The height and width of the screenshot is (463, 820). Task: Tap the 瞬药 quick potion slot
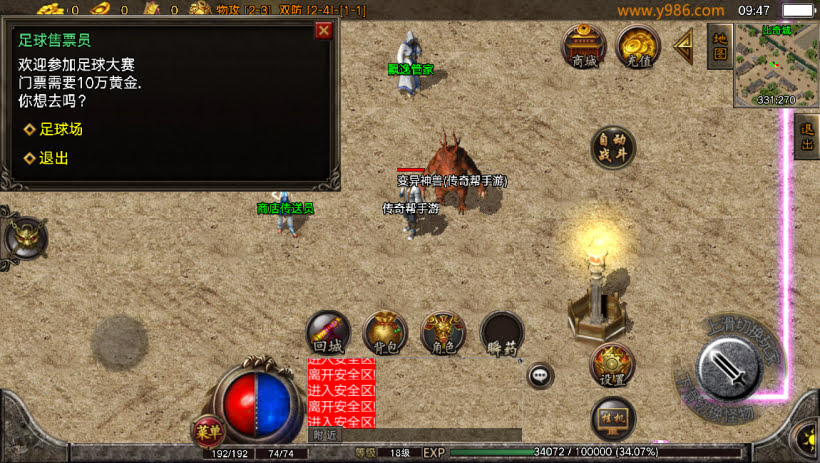[502, 332]
